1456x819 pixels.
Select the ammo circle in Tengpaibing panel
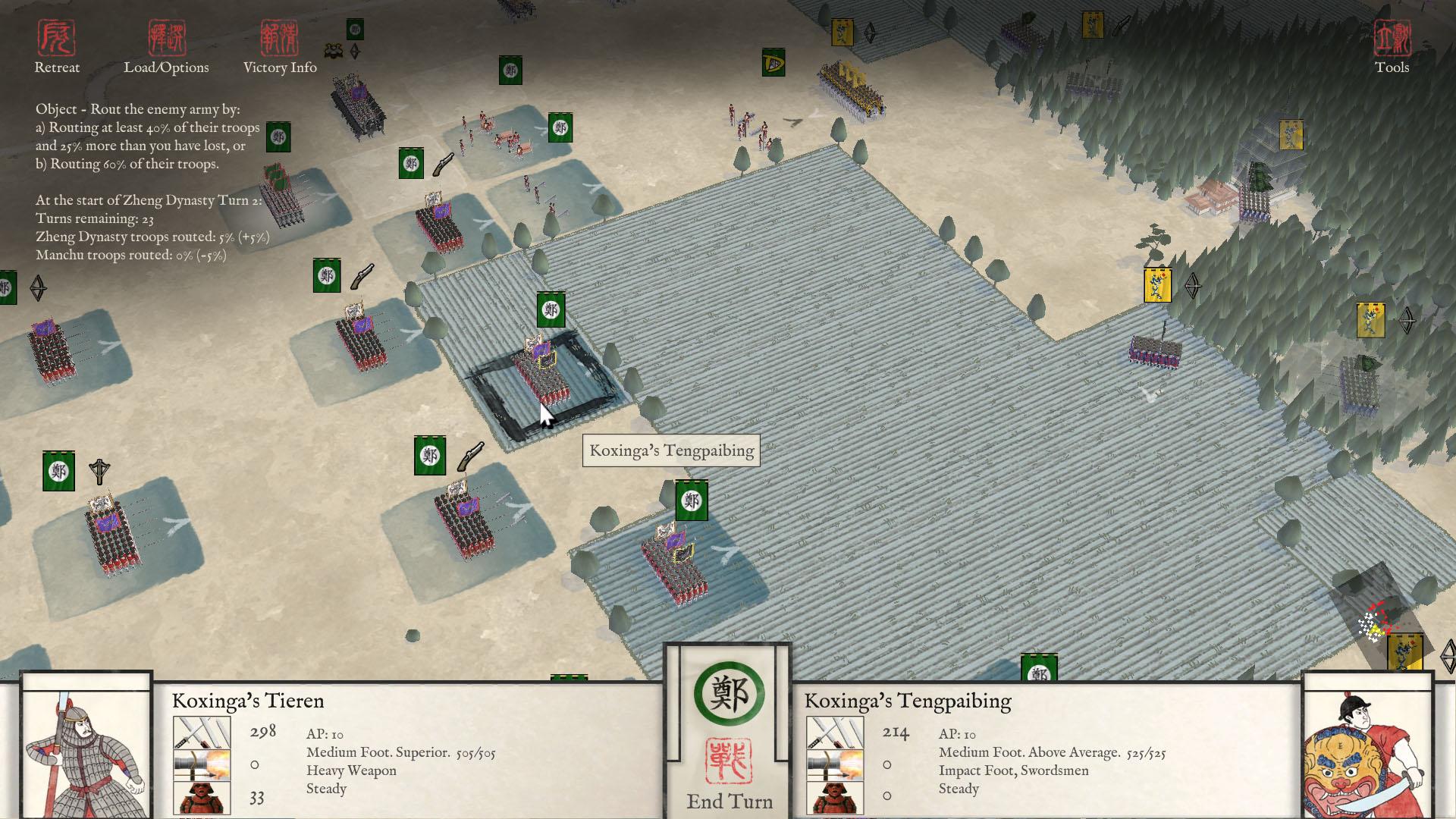point(887,764)
